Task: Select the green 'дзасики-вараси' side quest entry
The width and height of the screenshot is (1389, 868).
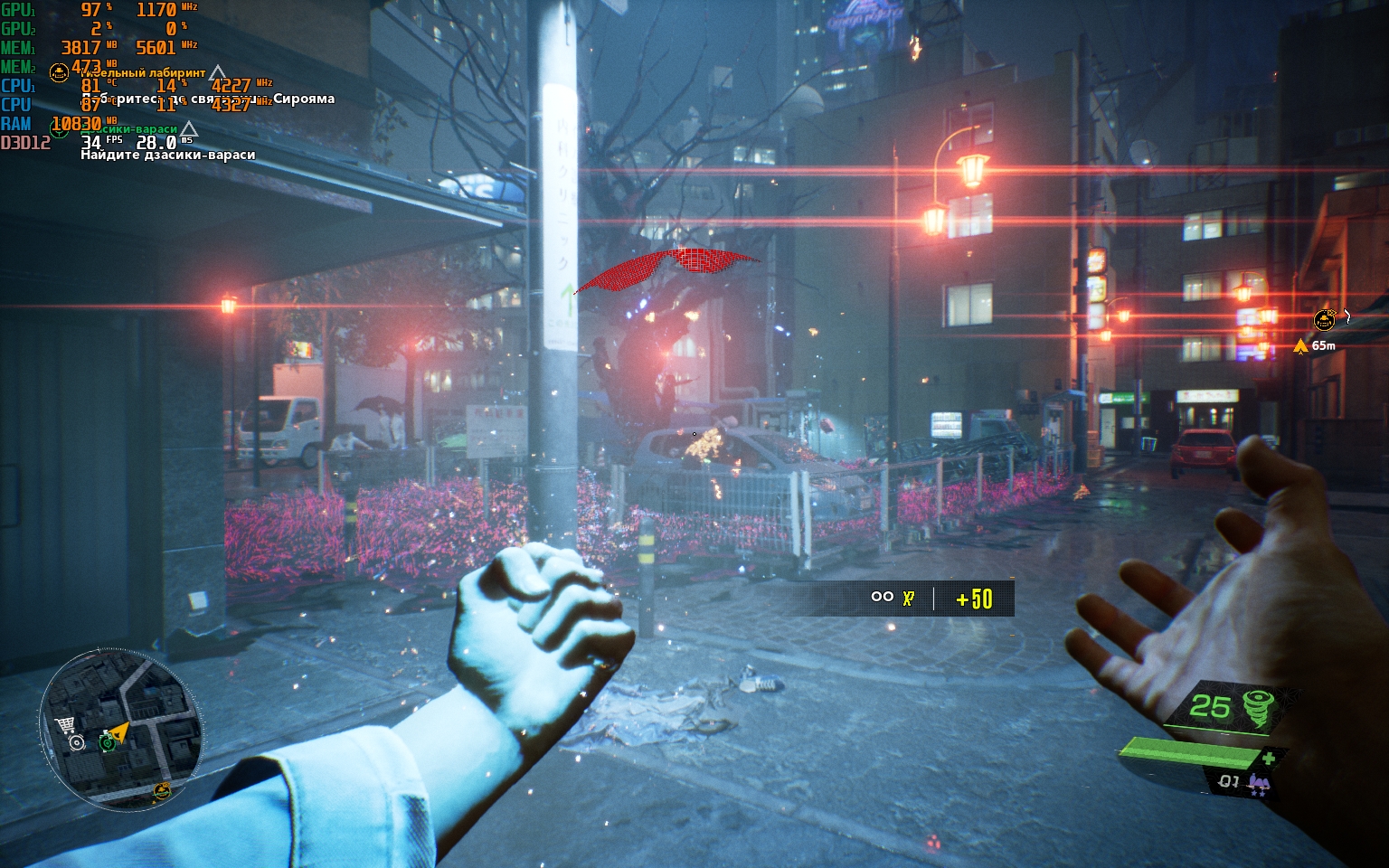Action: click(x=128, y=129)
